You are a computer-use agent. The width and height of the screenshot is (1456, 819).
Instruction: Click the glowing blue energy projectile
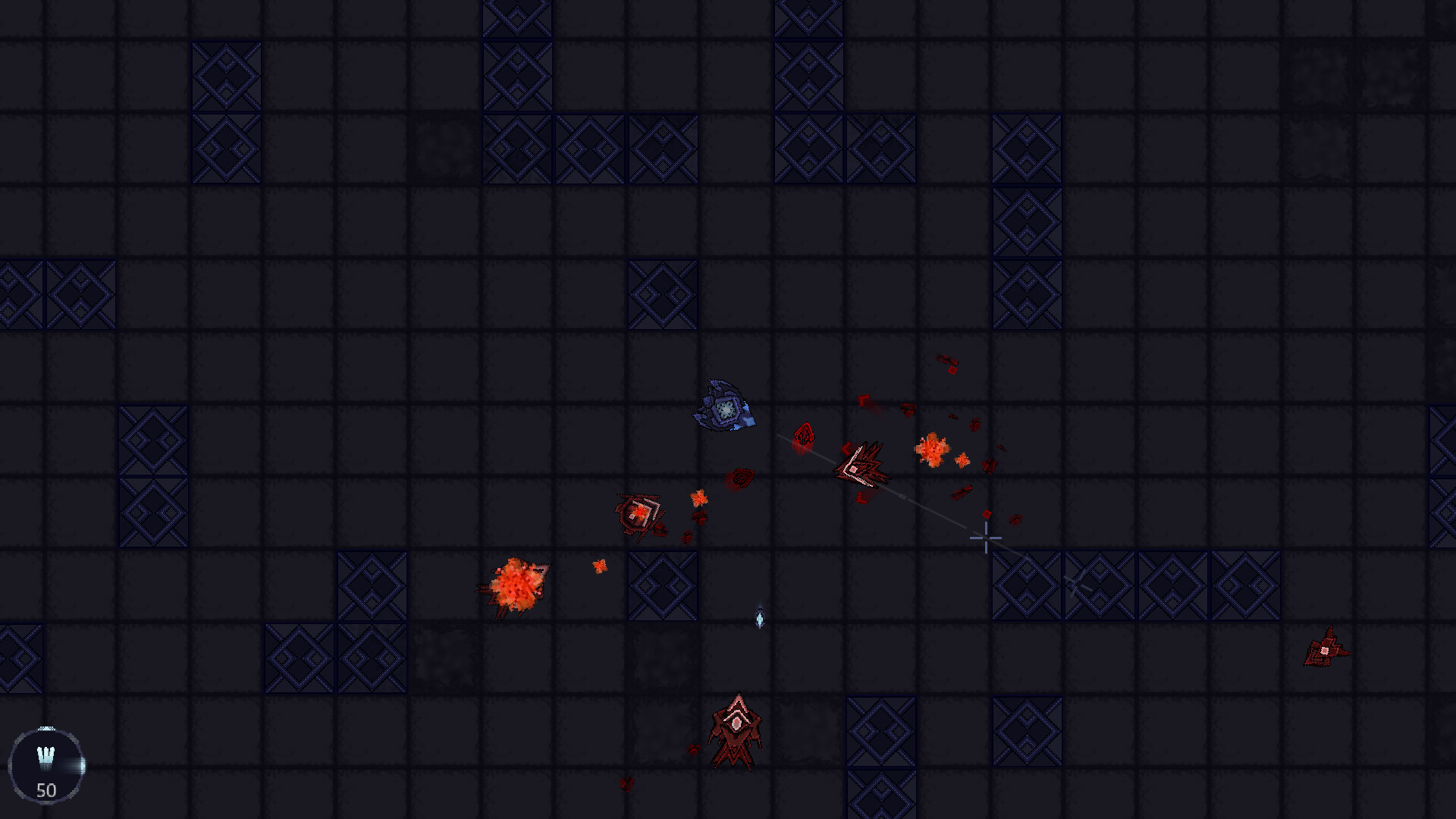click(x=761, y=618)
